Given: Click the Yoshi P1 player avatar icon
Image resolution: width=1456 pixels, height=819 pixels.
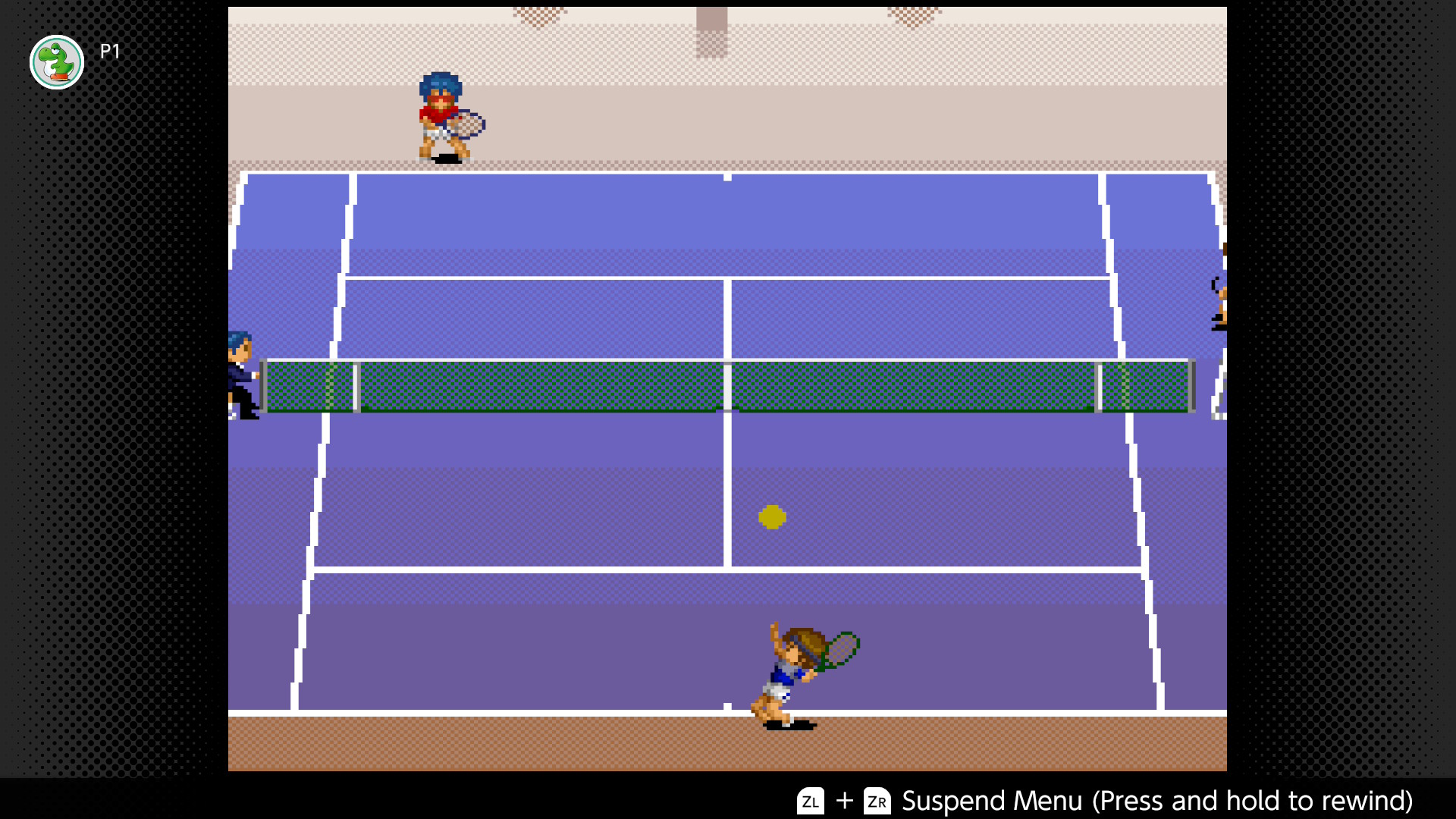Looking at the screenshot, I should pos(55,62).
